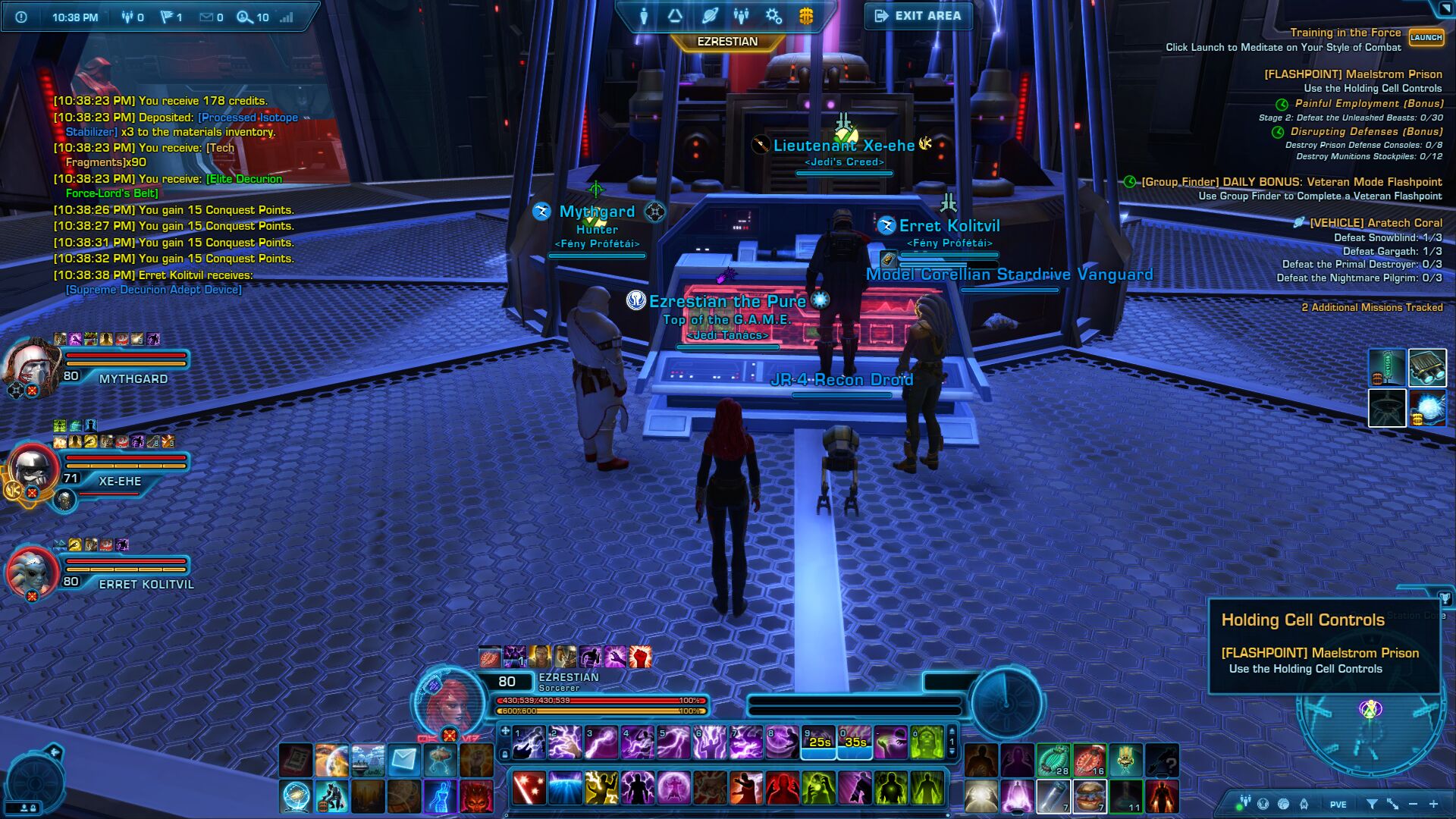Open the minimap filter funnel
Viewport: 1456px width, 819px height.
coord(1372,804)
